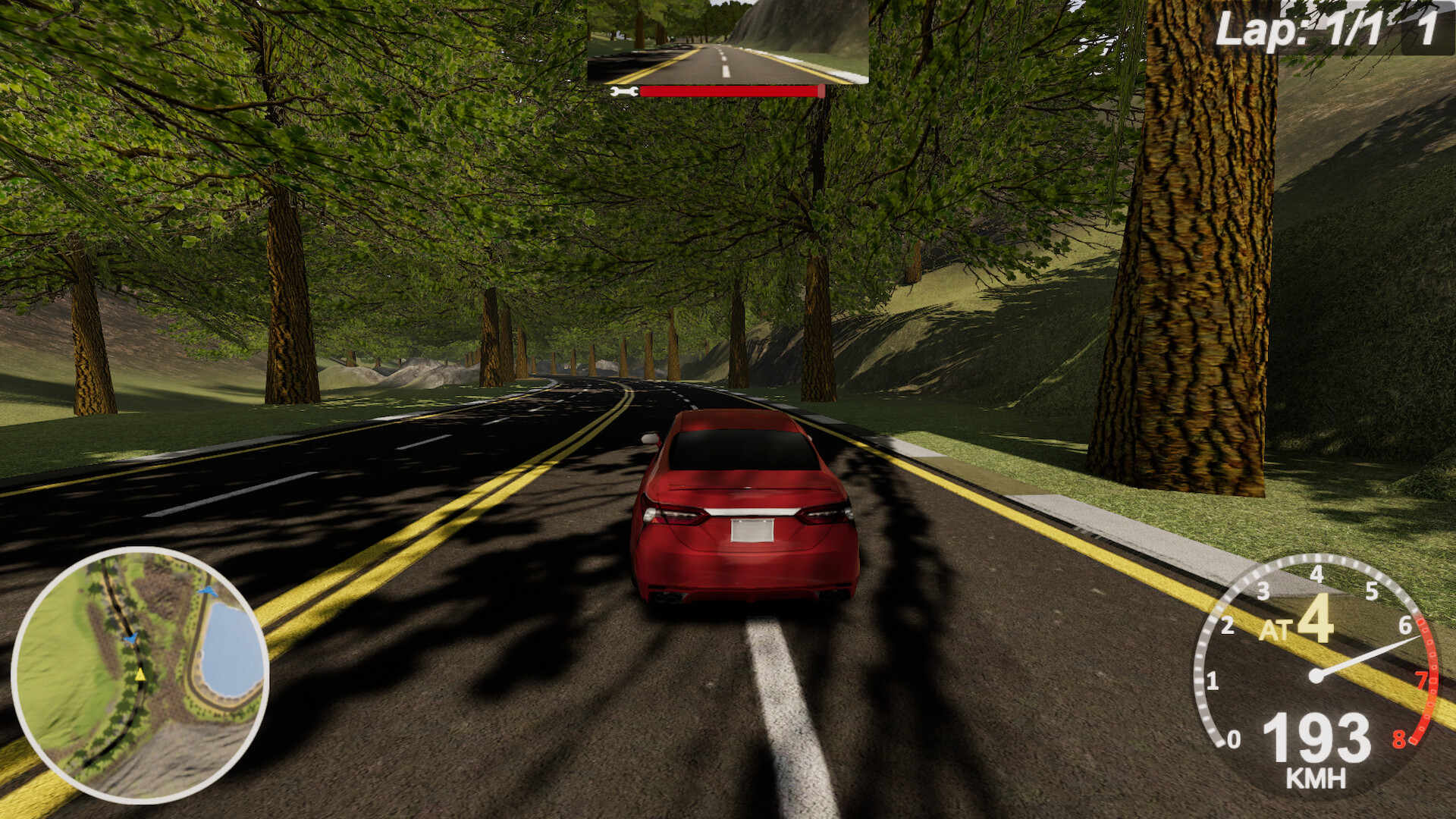Click the wrench repair icon near the health bar
Image resolution: width=1456 pixels, height=819 pixels.
(x=624, y=90)
